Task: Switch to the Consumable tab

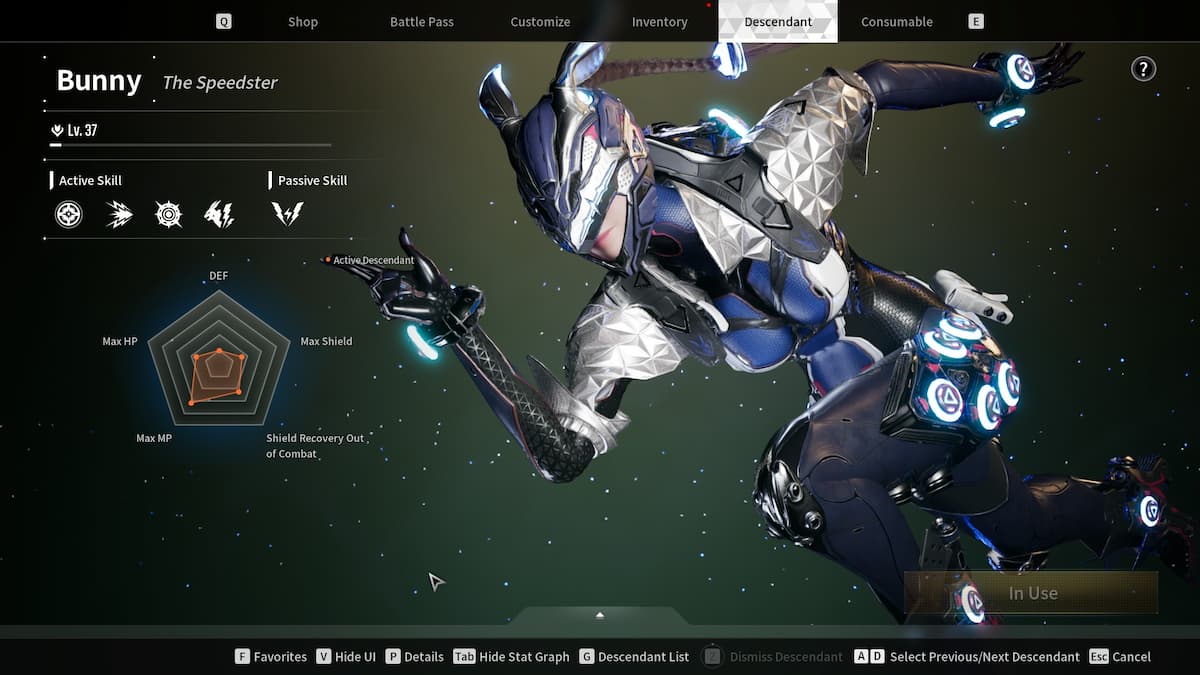Action: 896,22
